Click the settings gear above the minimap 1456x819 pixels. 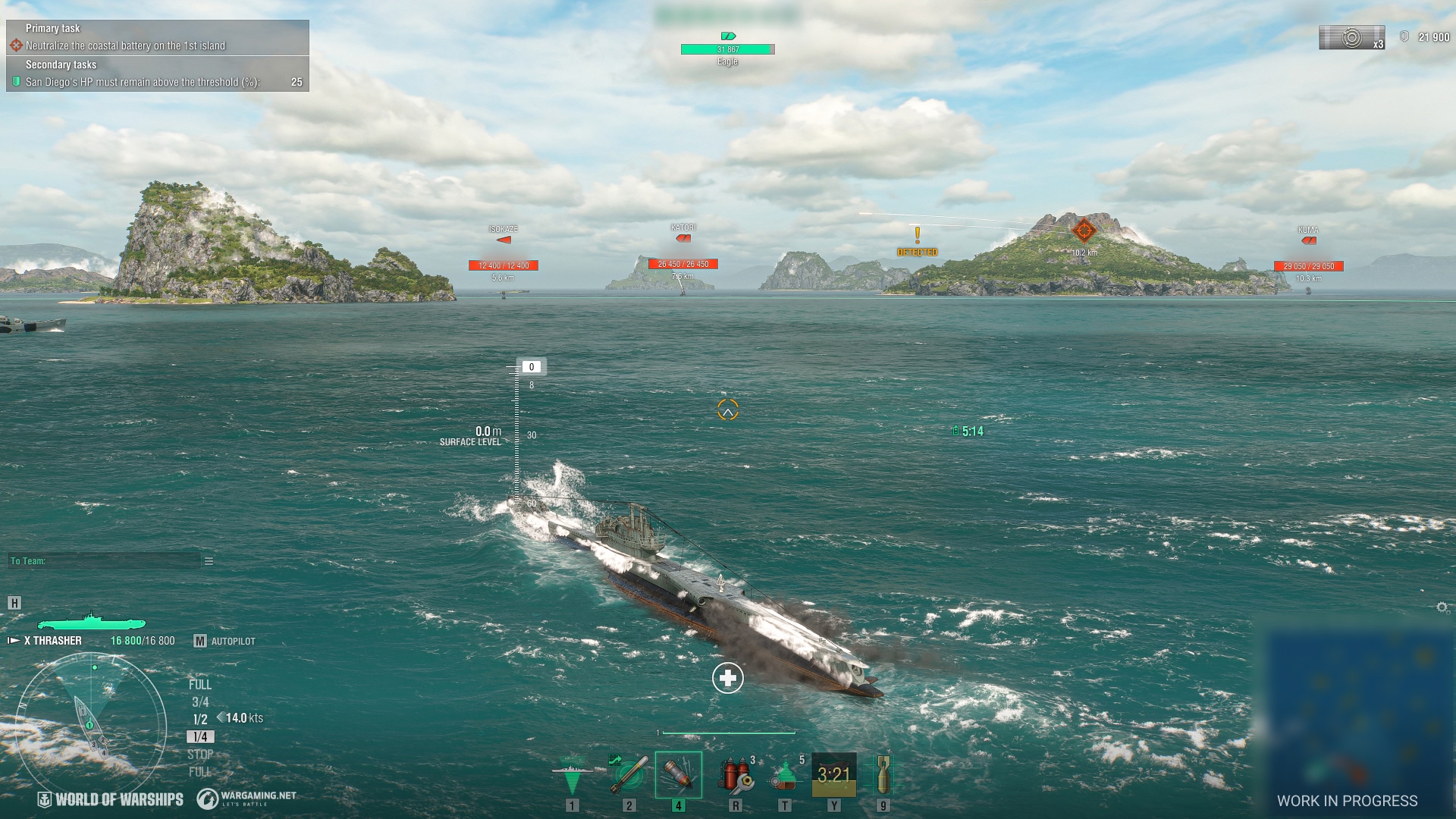1442,607
